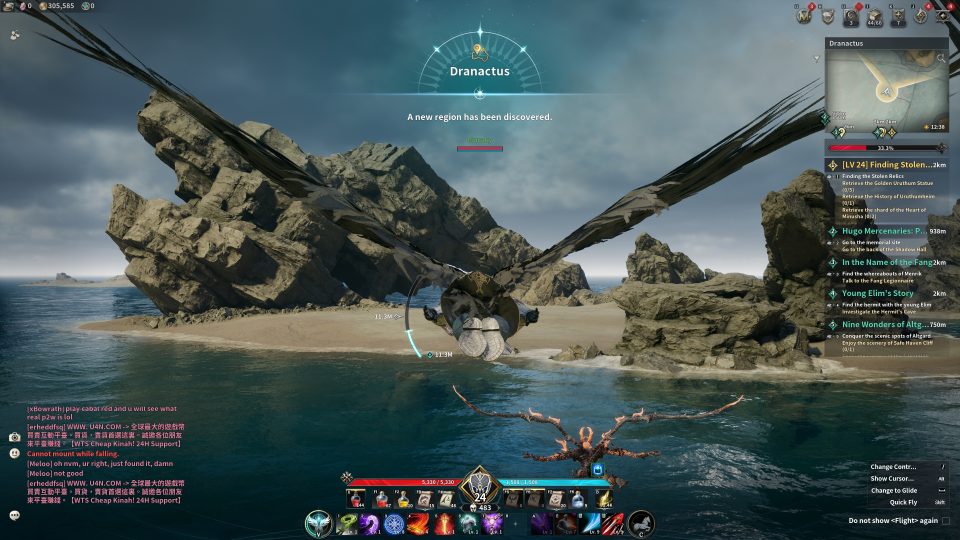This screenshot has width=960, height=540.
Task: Open the inventory box icon showing 44/60
Action: coord(874,16)
